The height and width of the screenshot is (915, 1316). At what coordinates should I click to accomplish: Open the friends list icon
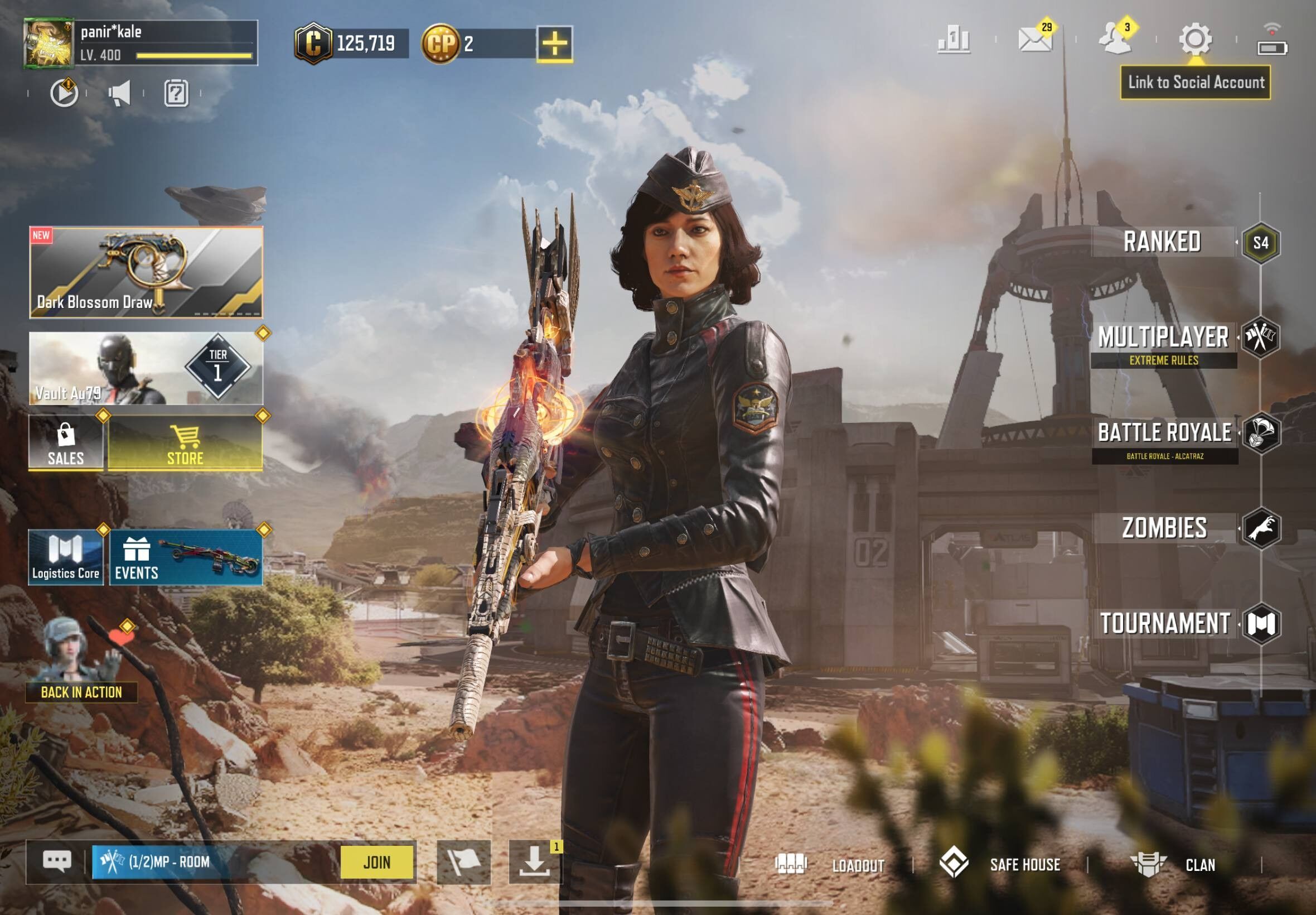1114,40
